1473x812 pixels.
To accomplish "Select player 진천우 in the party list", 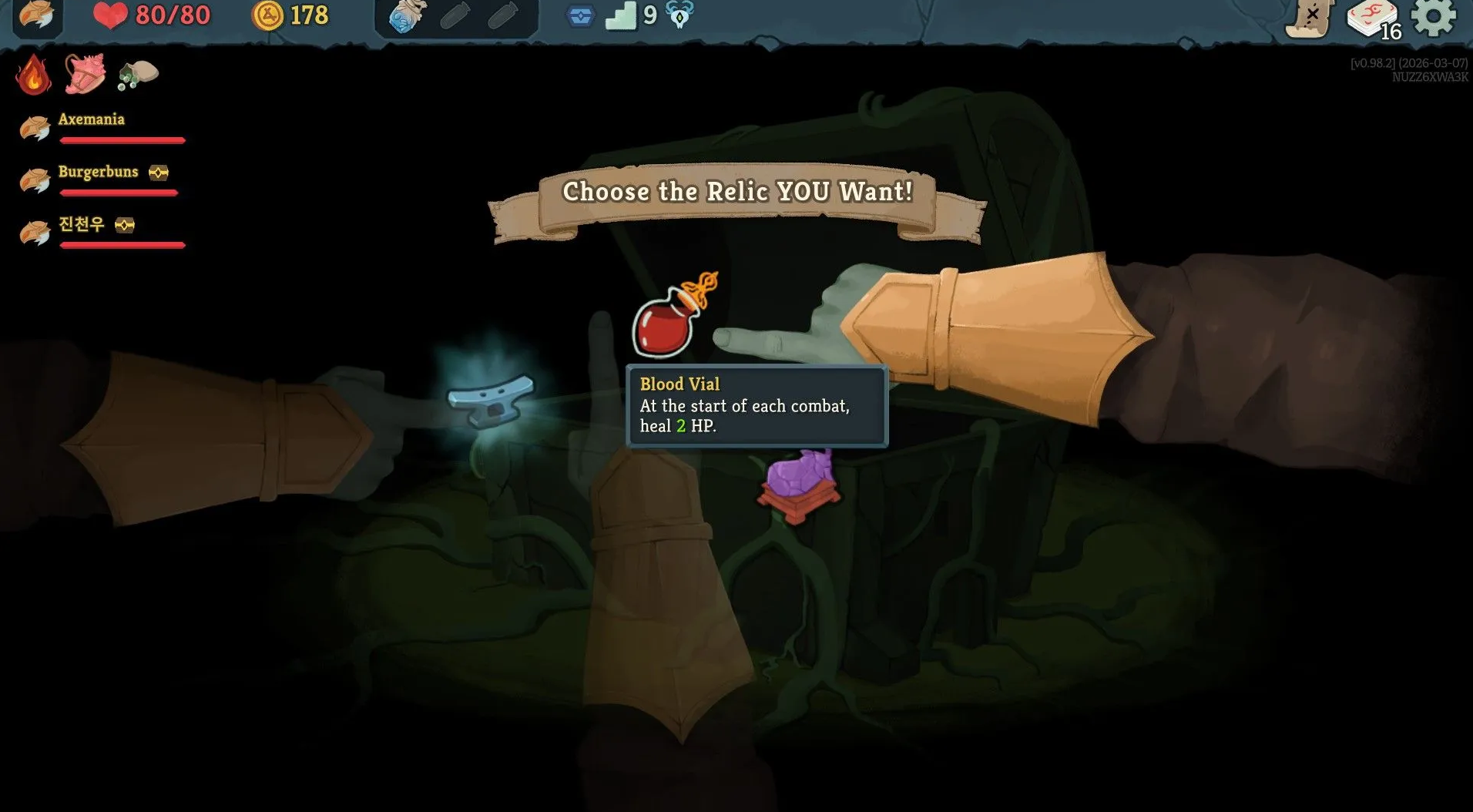I will pyautogui.click(x=81, y=224).
